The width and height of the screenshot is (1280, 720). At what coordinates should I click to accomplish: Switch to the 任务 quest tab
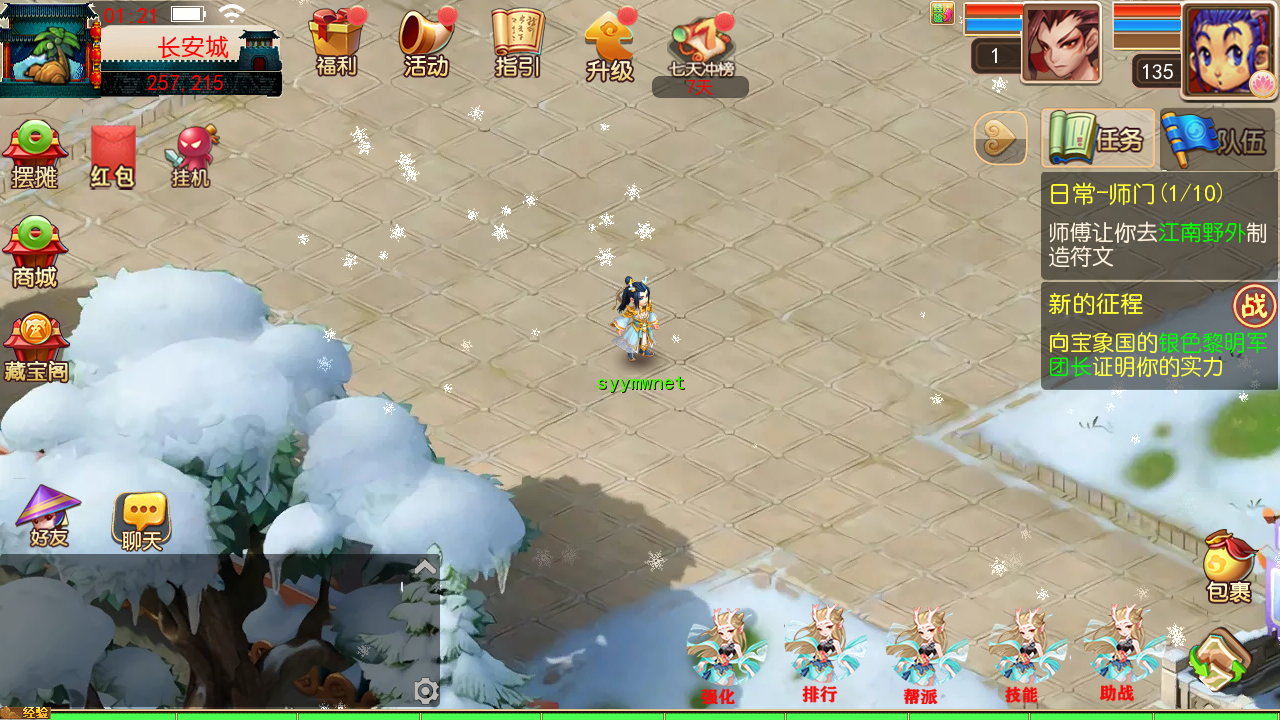tap(1098, 139)
